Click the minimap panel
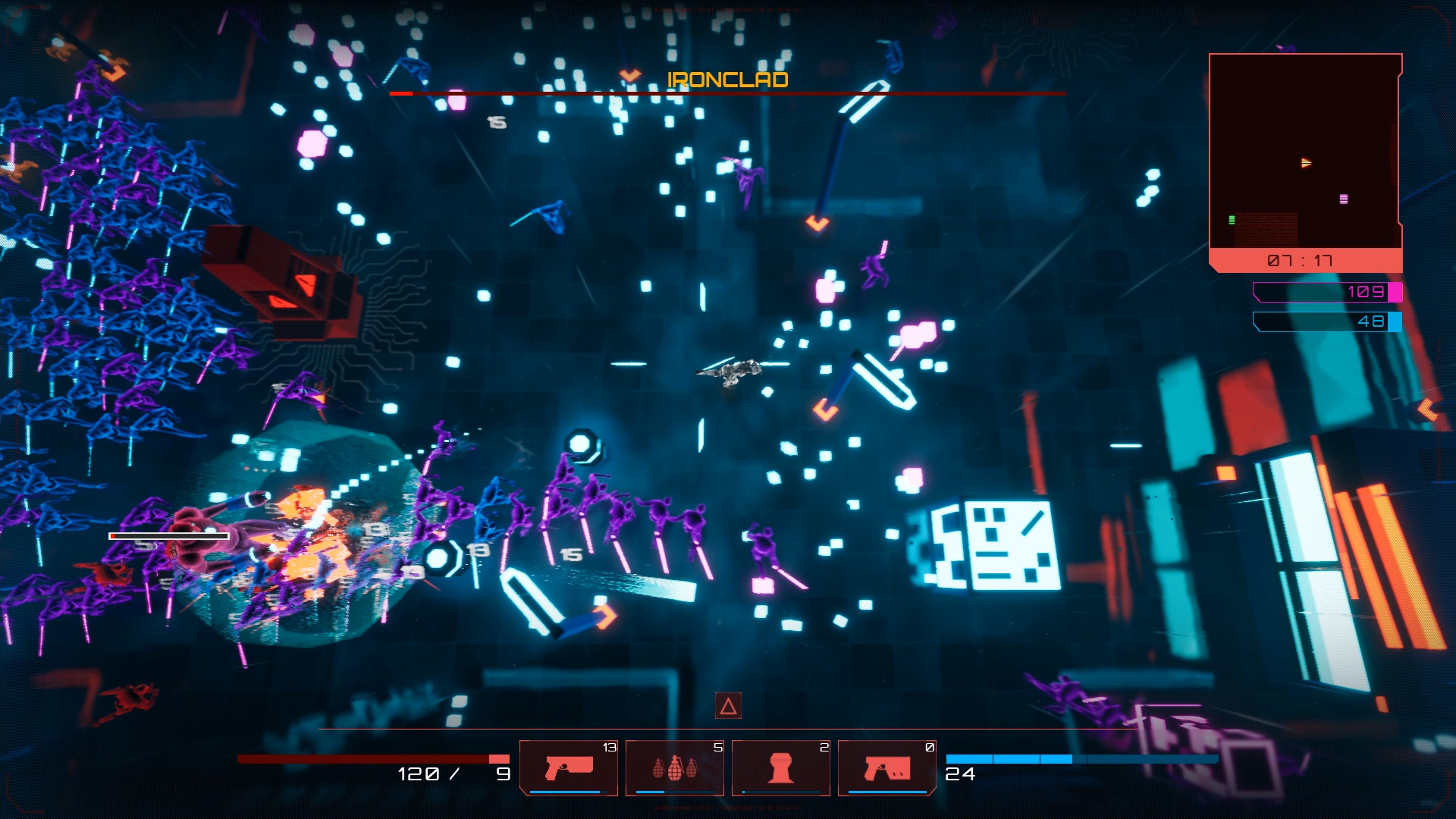Image resolution: width=1456 pixels, height=819 pixels. click(1304, 152)
